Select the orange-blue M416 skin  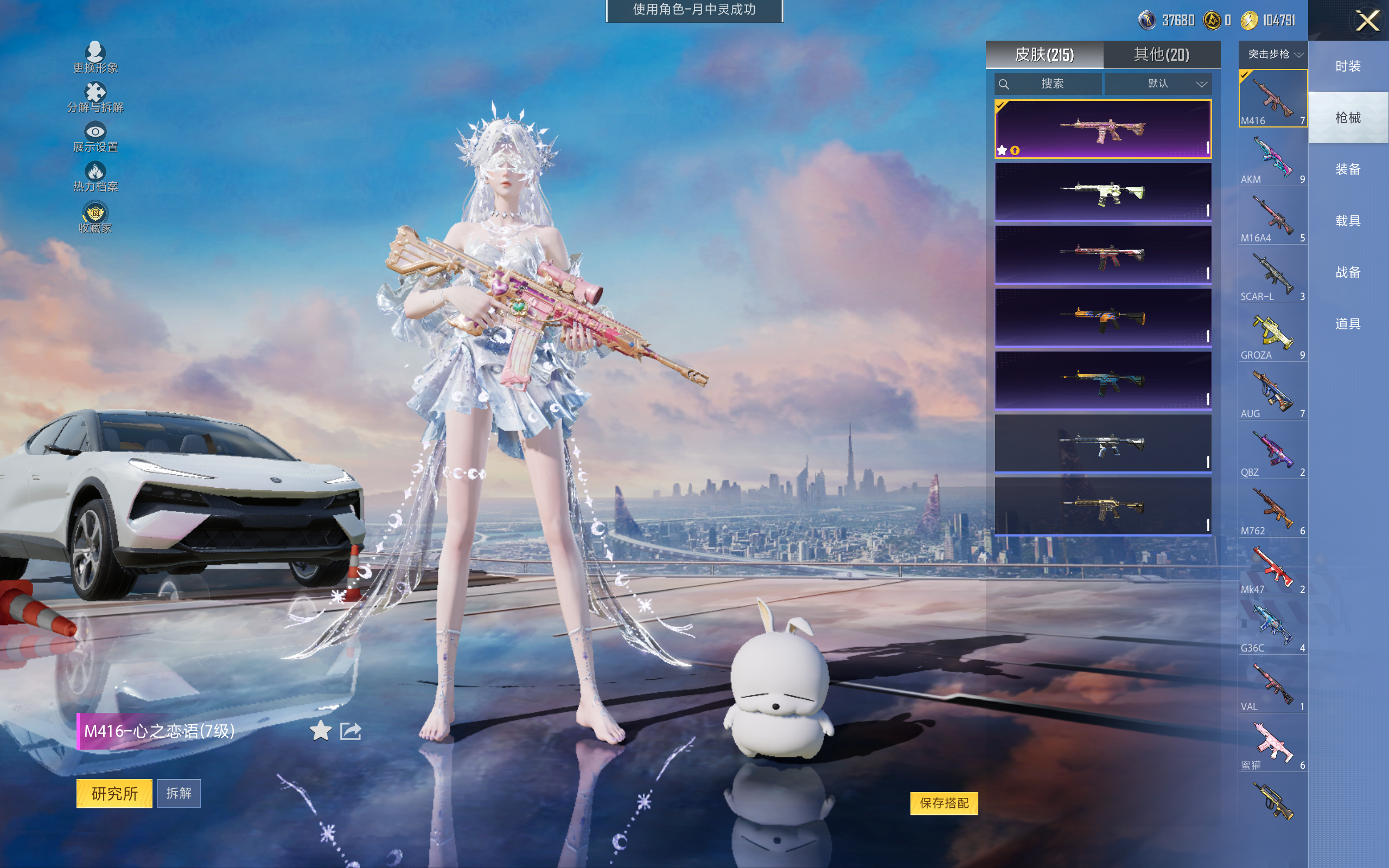click(1103, 317)
